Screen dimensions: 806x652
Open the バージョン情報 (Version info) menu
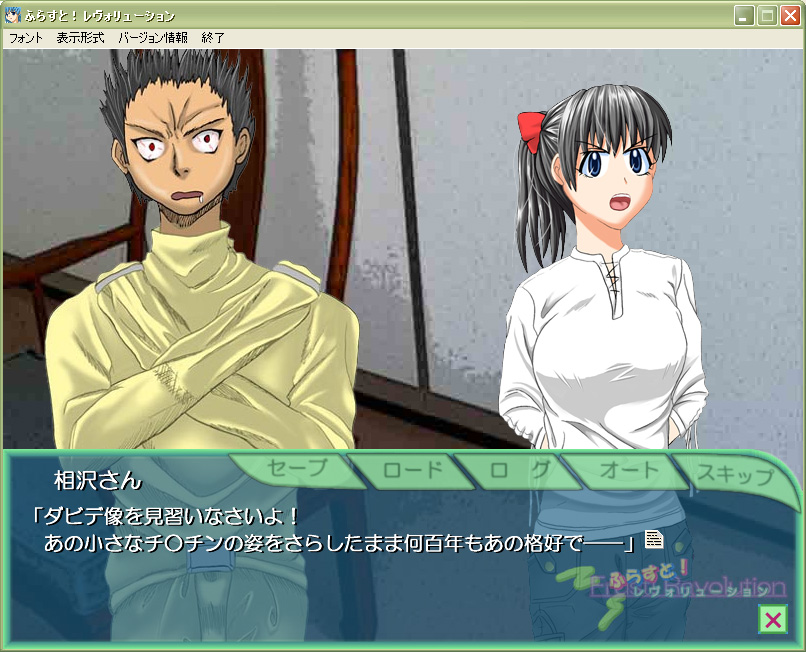pyautogui.click(x=152, y=38)
